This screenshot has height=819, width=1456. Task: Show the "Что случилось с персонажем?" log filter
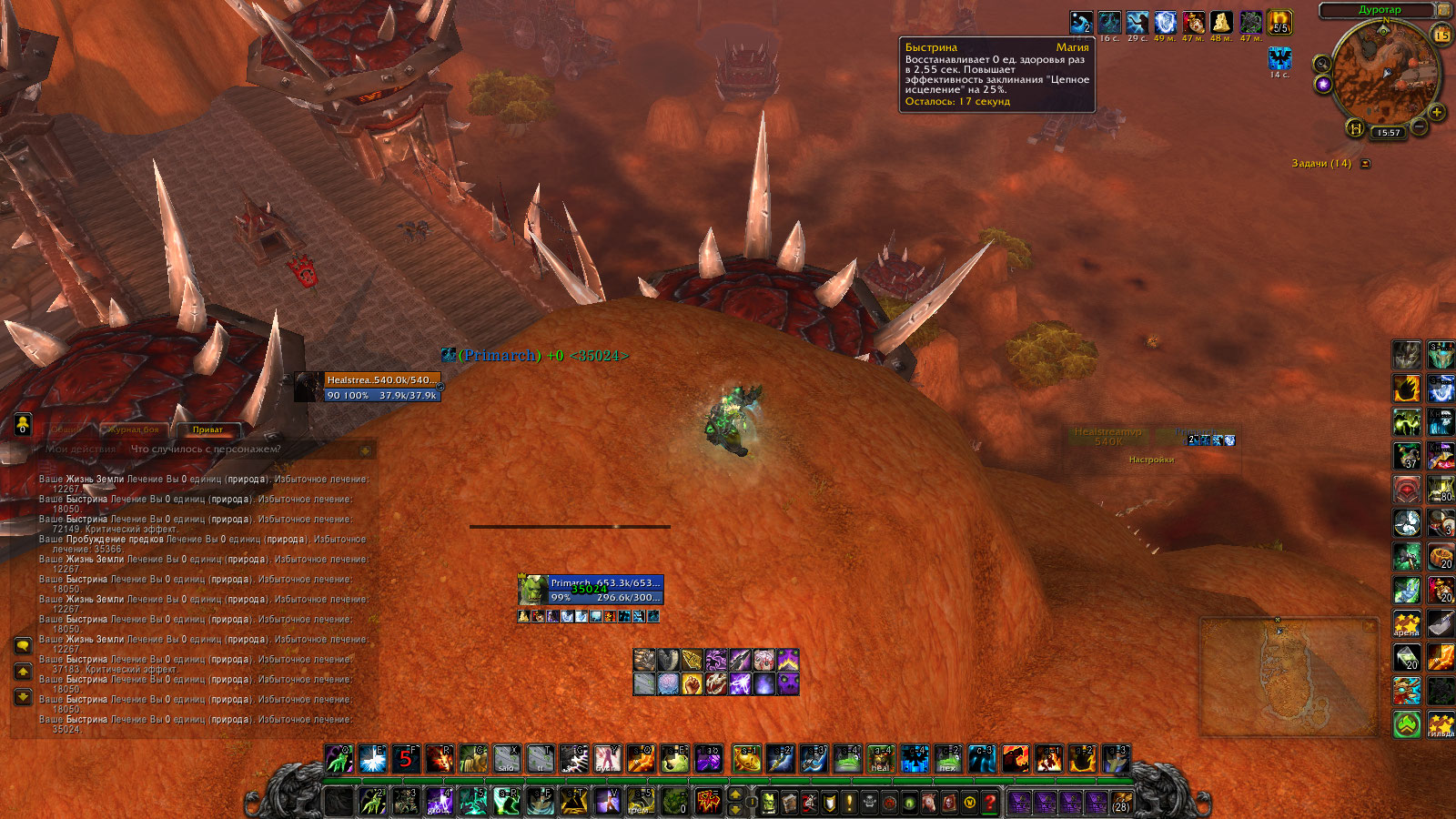pyautogui.click(x=206, y=449)
